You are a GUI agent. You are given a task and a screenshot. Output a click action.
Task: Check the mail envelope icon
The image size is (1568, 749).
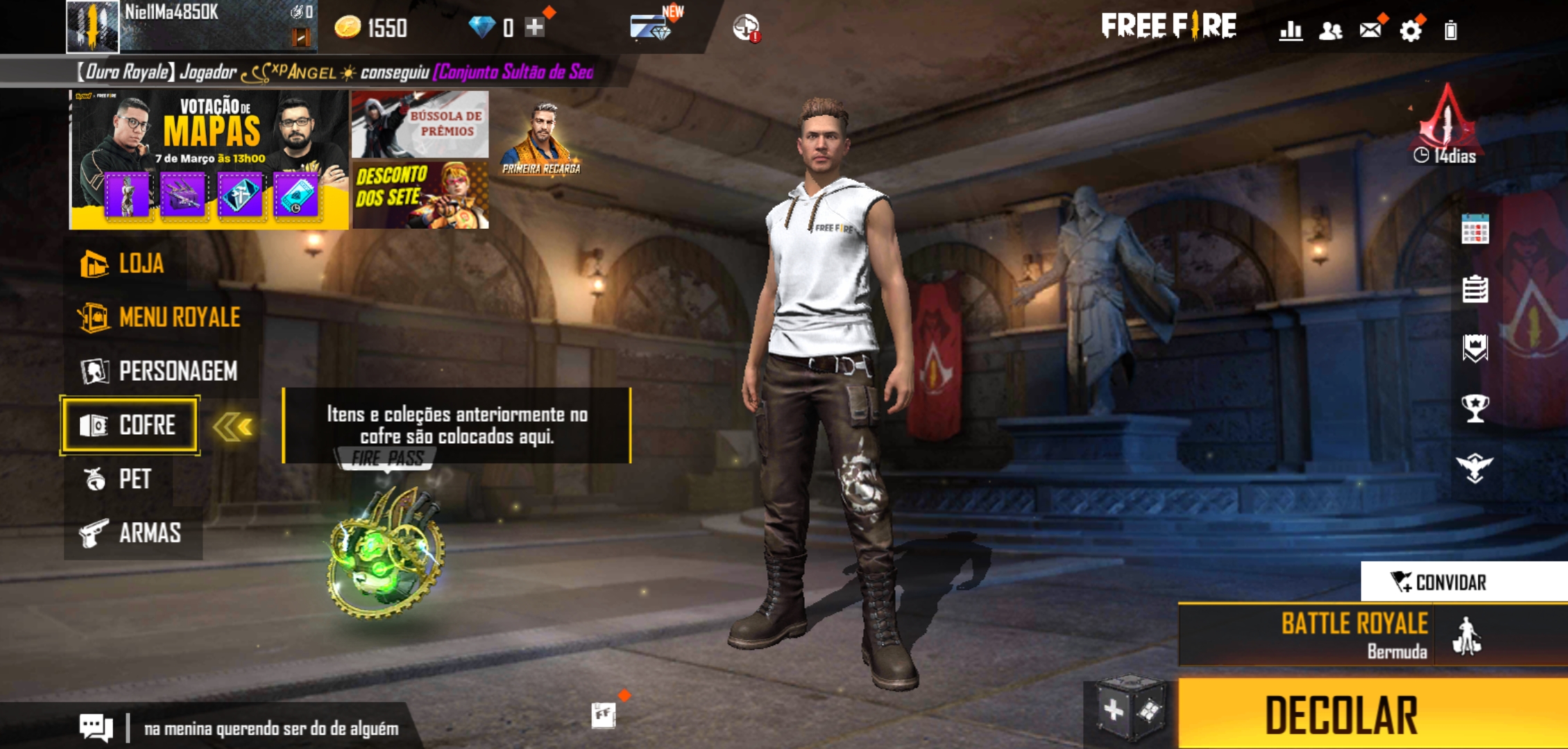(1370, 30)
